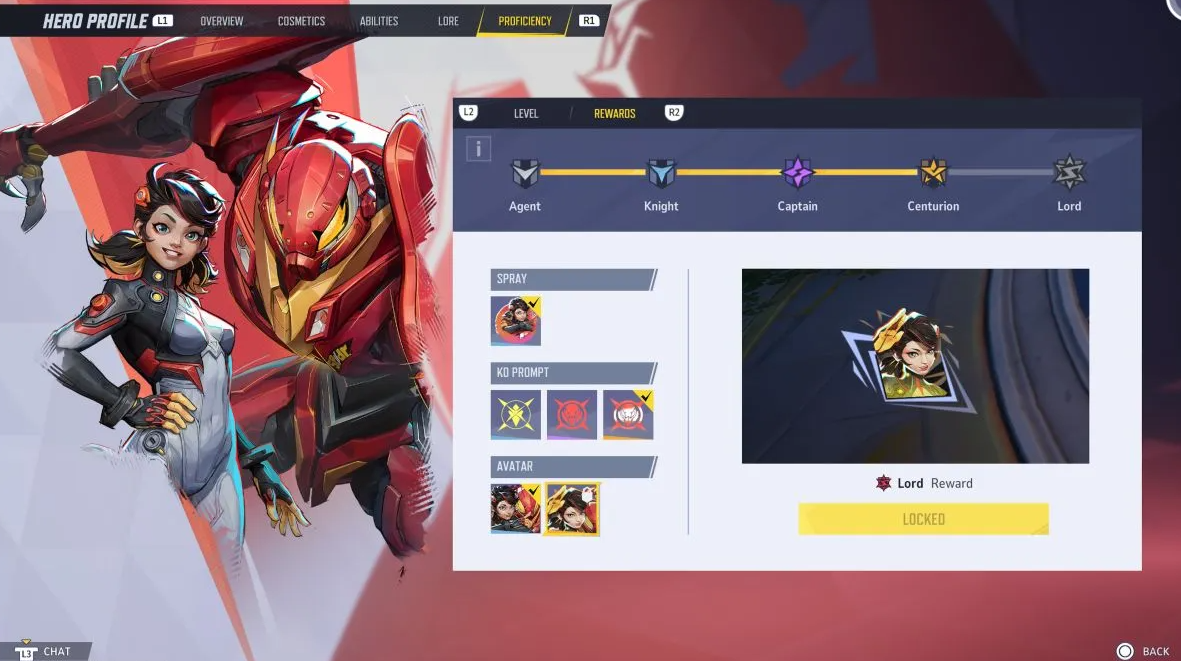Select the Lord rank badge
The width and height of the screenshot is (1181, 661).
tap(1069, 173)
